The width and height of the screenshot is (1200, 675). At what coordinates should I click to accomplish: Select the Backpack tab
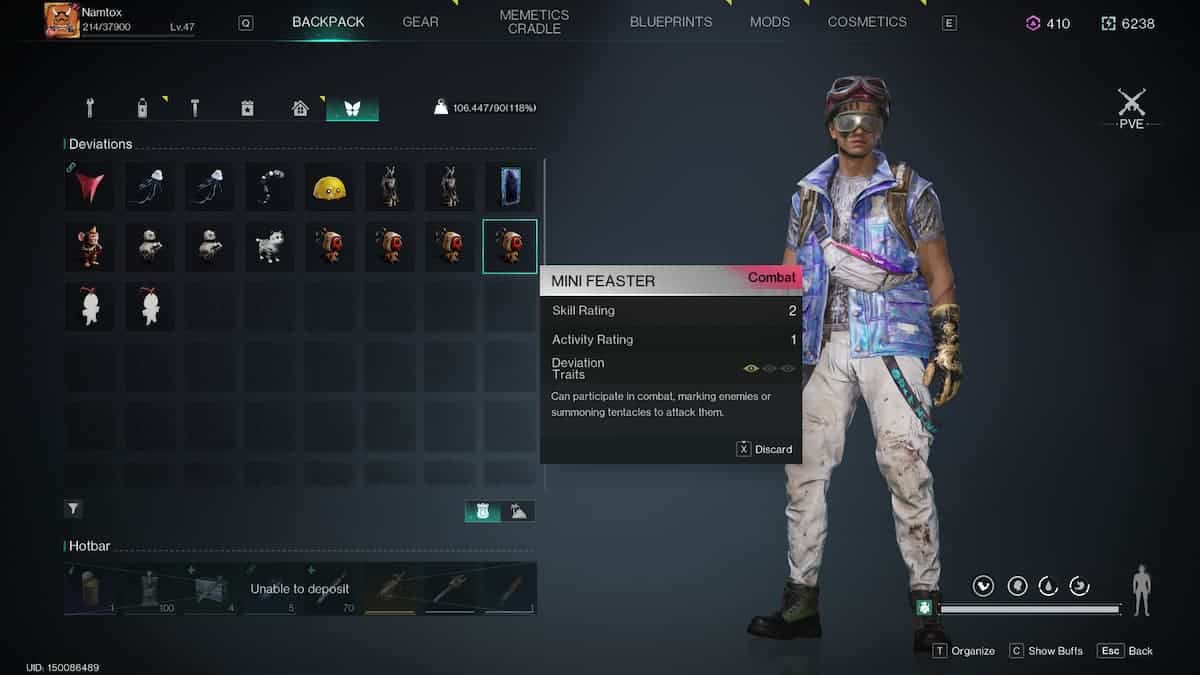click(328, 22)
